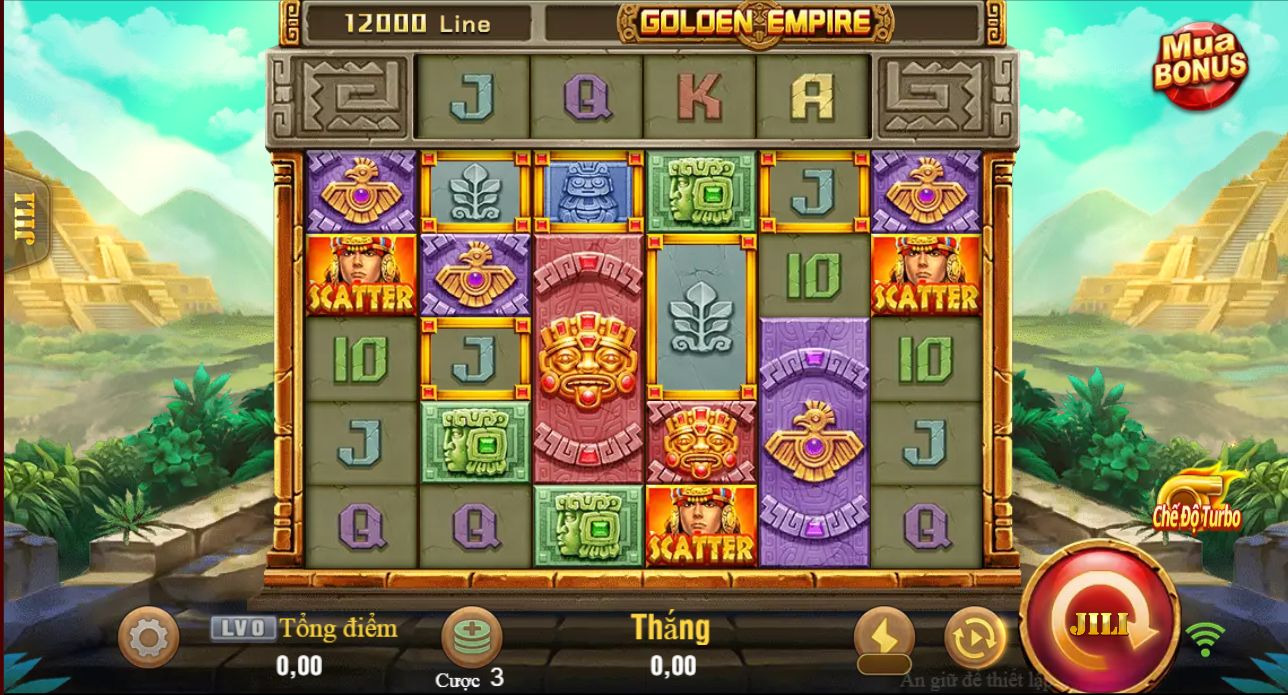Toggle Chế Độ Turbo mode
This screenshot has width=1288, height=695.
coord(1197,500)
